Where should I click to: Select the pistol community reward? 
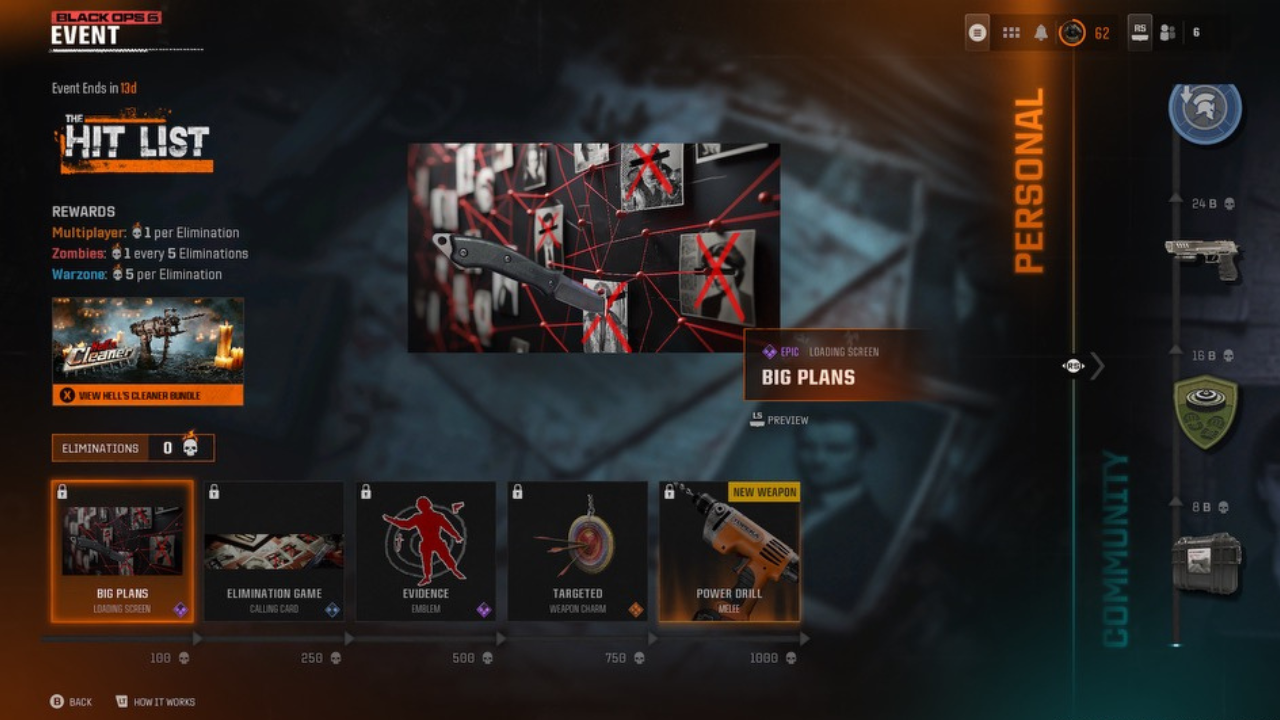[x=1202, y=257]
